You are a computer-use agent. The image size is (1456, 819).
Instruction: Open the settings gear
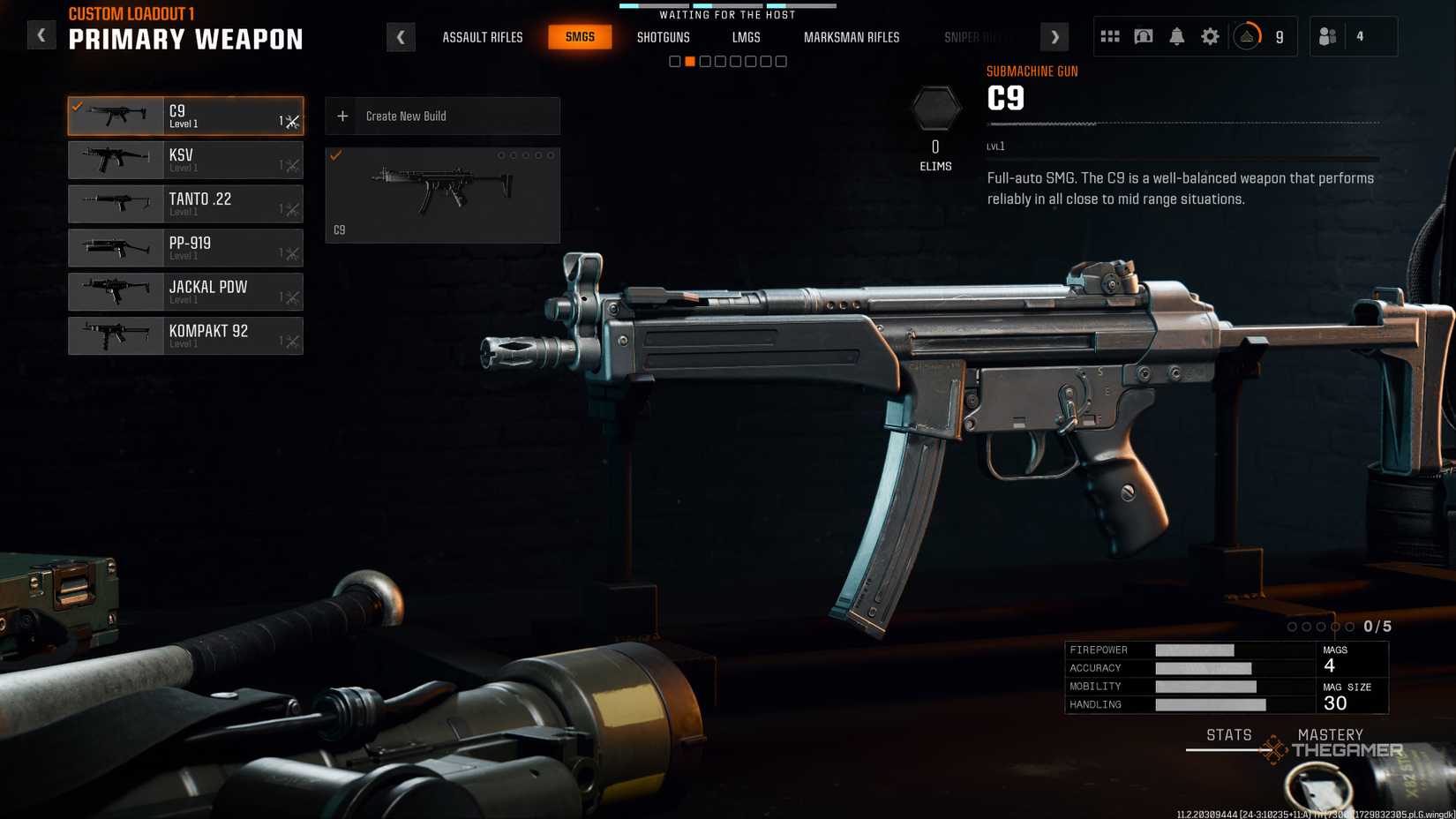pyautogui.click(x=1210, y=36)
